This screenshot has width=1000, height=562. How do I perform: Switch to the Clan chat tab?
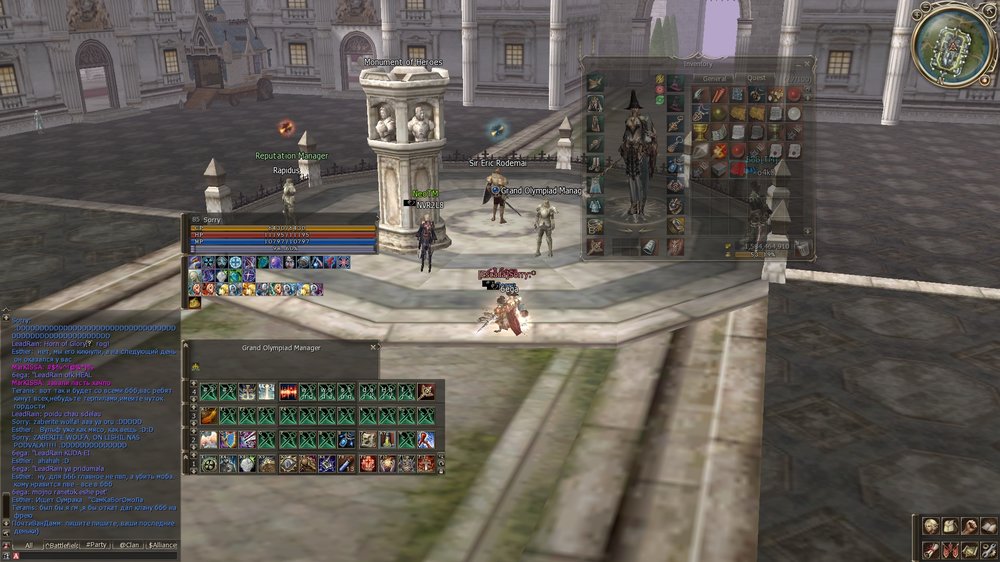click(x=128, y=545)
